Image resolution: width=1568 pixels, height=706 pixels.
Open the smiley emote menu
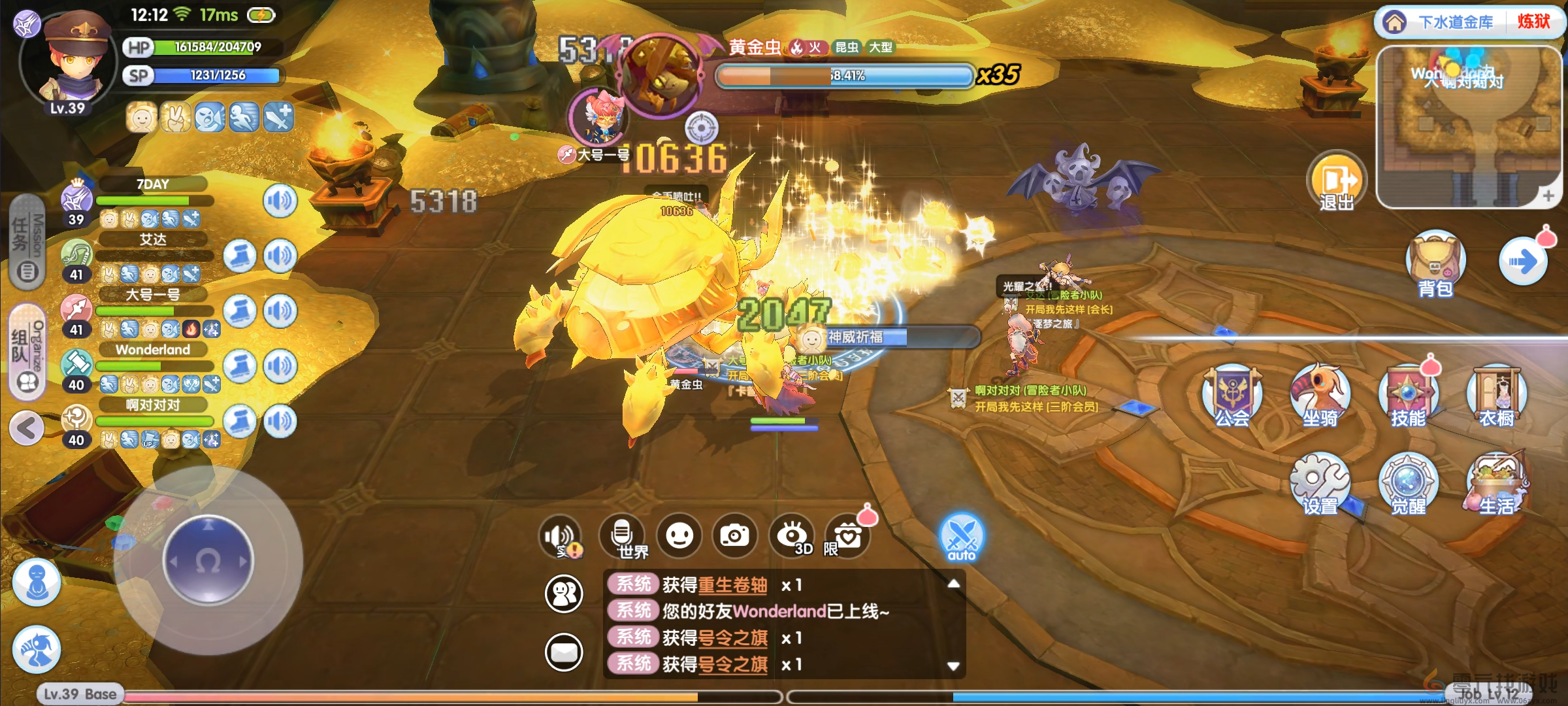tap(679, 536)
